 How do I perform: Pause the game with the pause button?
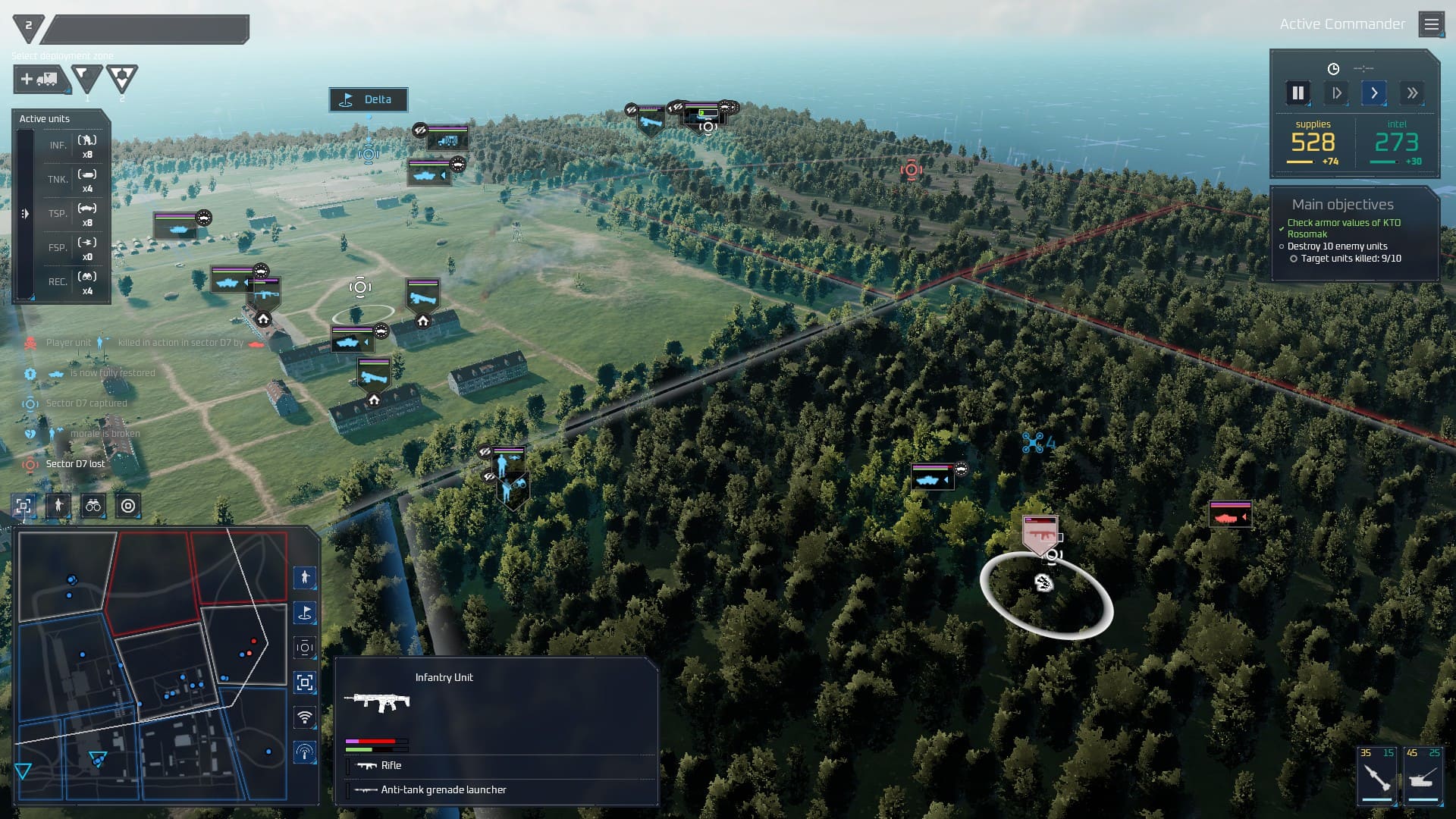(x=1298, y=93)
